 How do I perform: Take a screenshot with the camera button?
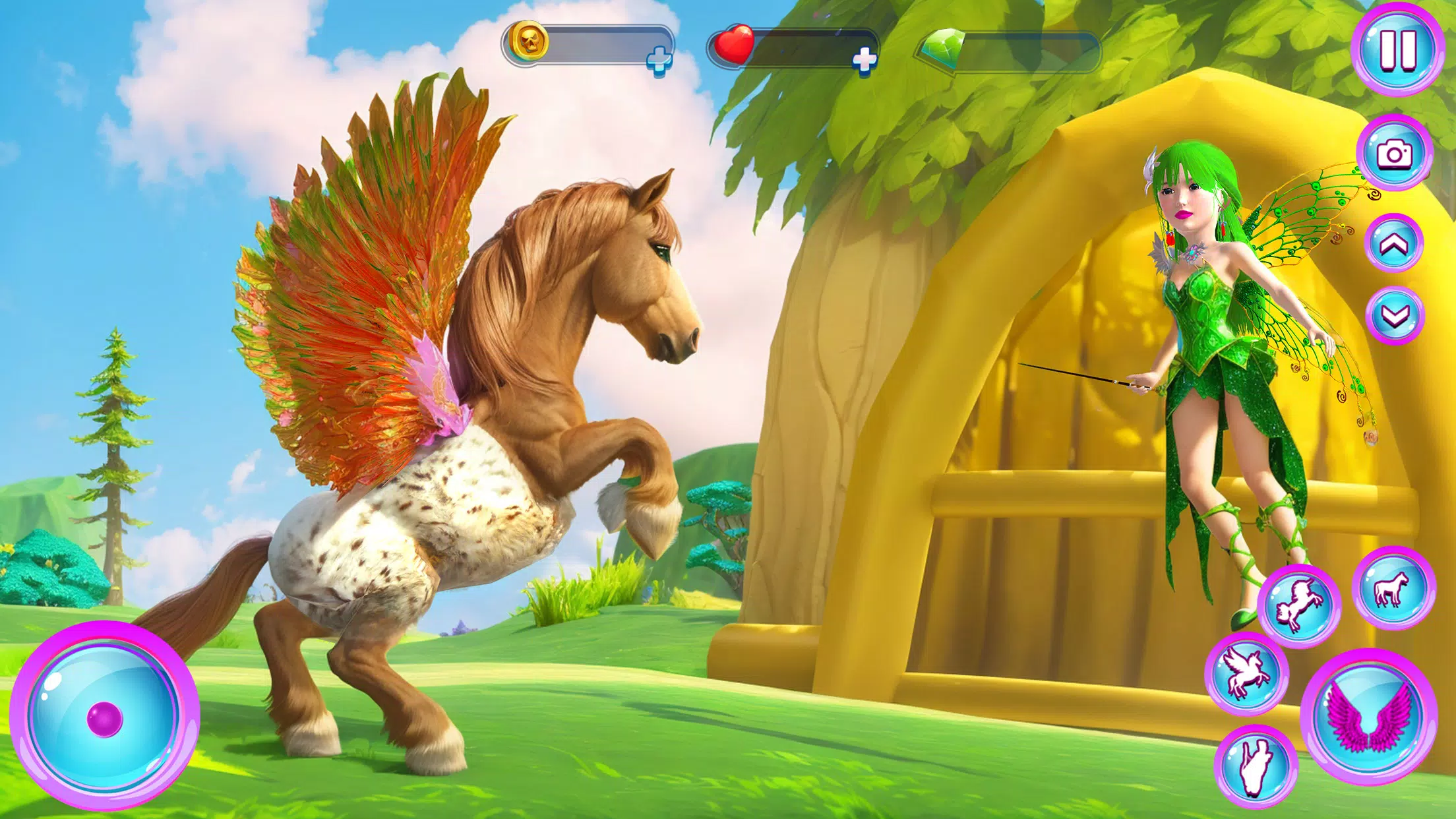click(1394, 154)
